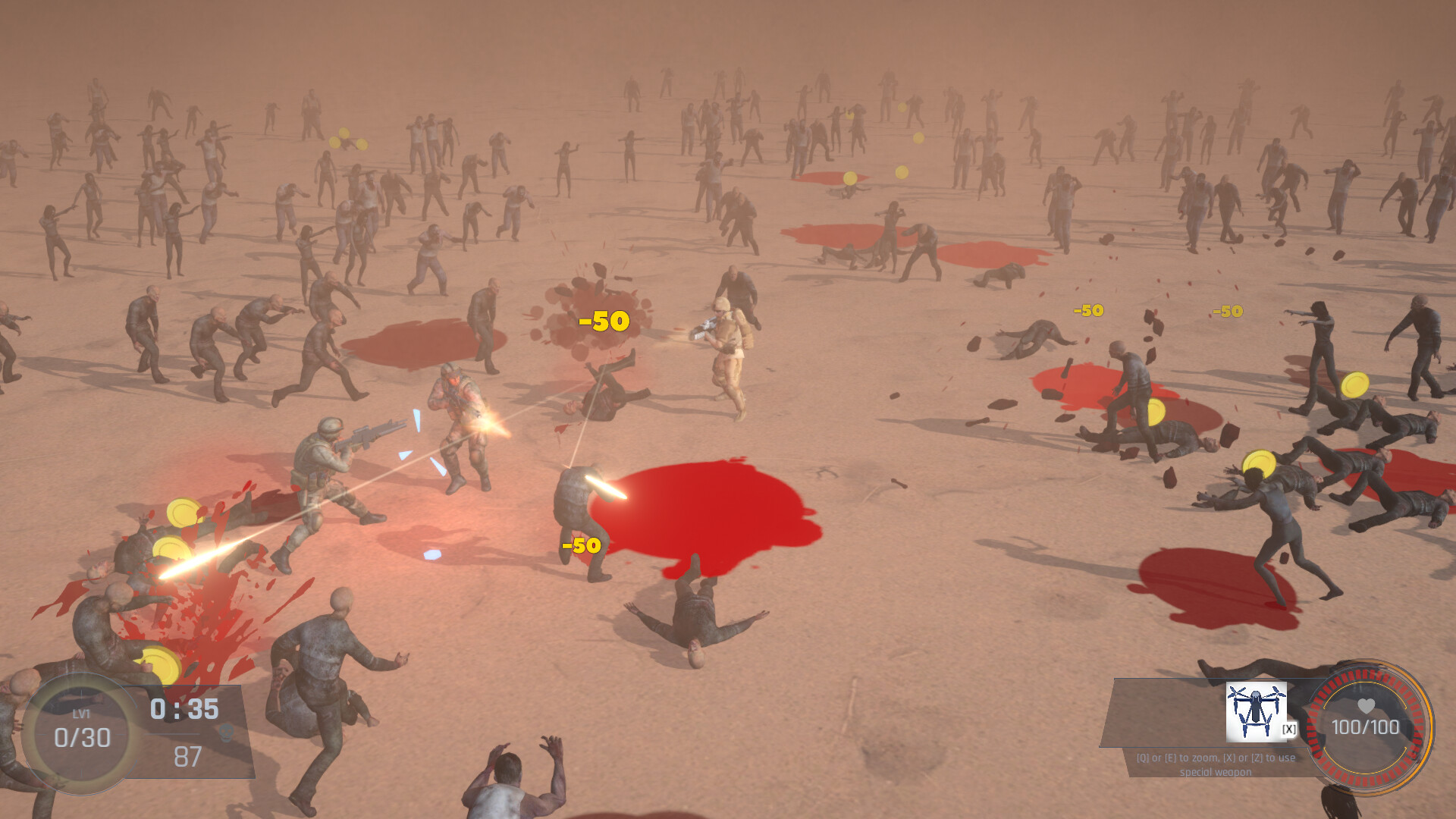
Task: Select the drone special weapon icon
Action: tap(1257, 711)
